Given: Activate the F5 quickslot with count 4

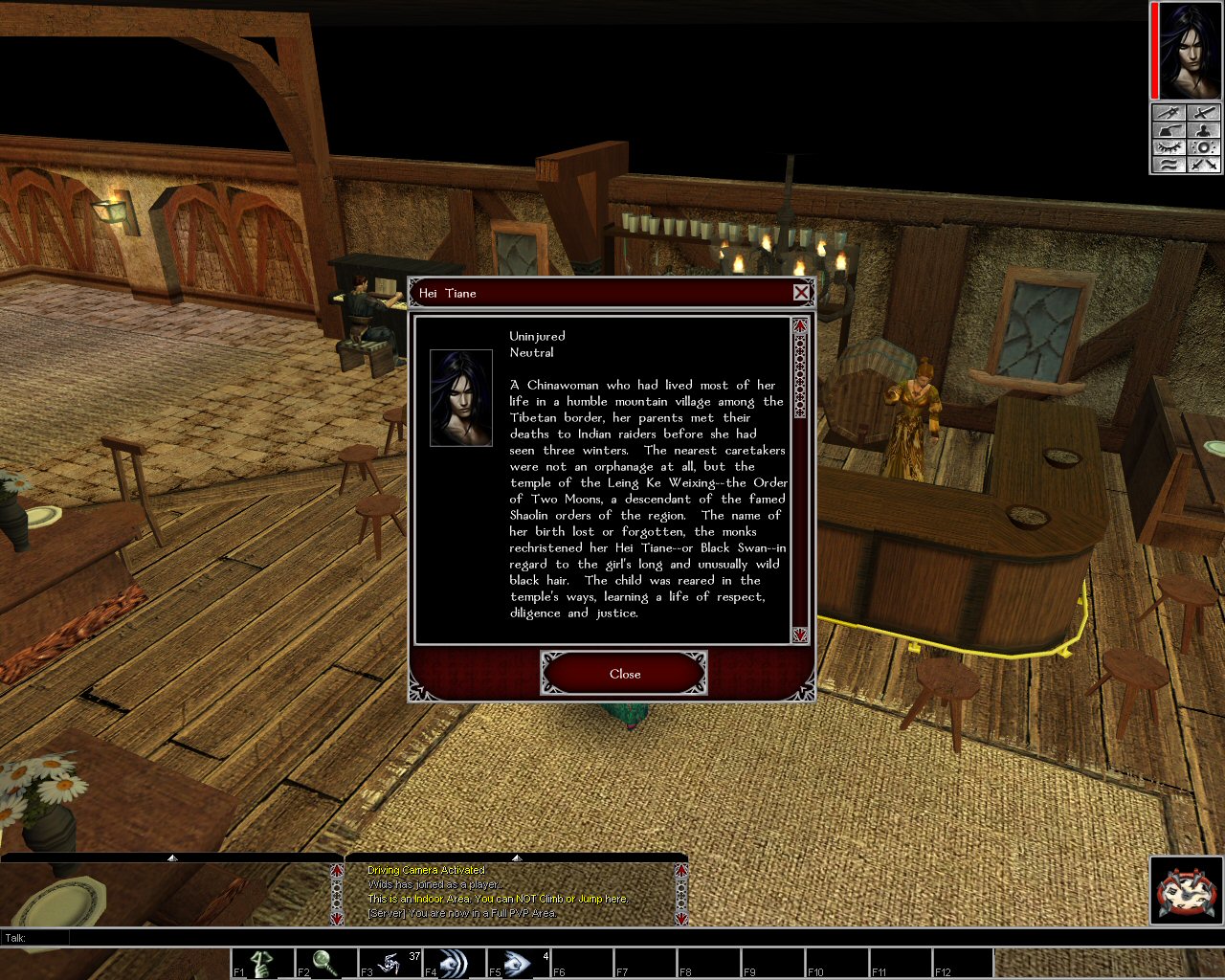Looking at the screenshot, I should tap(517, 963).
